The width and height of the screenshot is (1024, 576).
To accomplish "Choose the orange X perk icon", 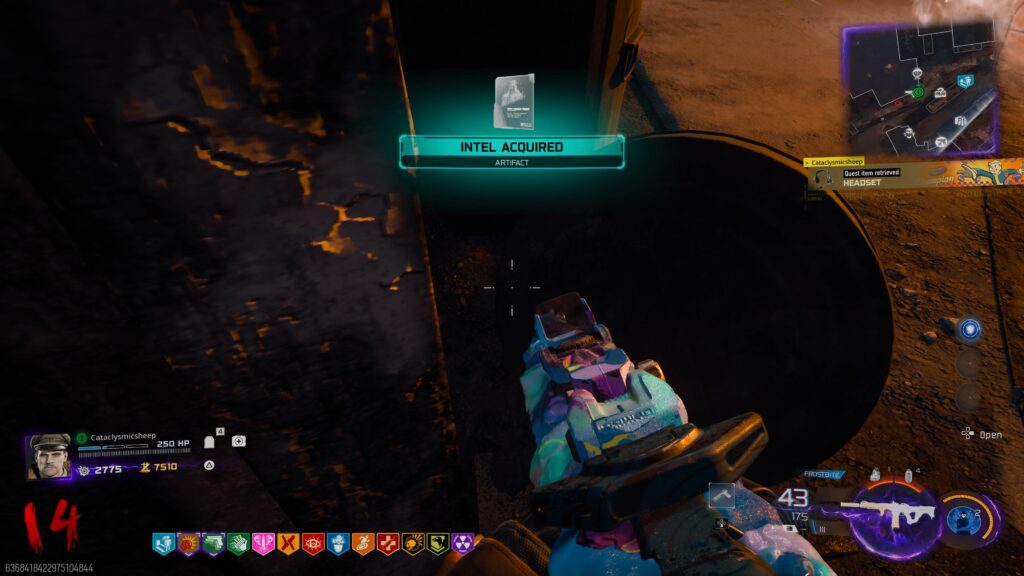I will 288,544.
